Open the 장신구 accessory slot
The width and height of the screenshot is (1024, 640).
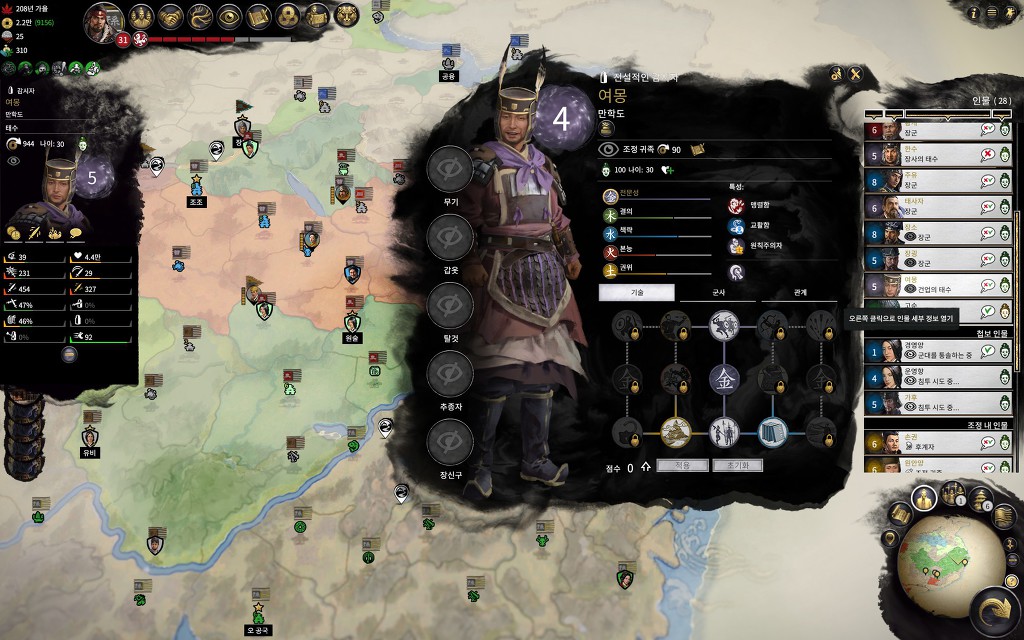pyautogui.click(x=450, y=443)
